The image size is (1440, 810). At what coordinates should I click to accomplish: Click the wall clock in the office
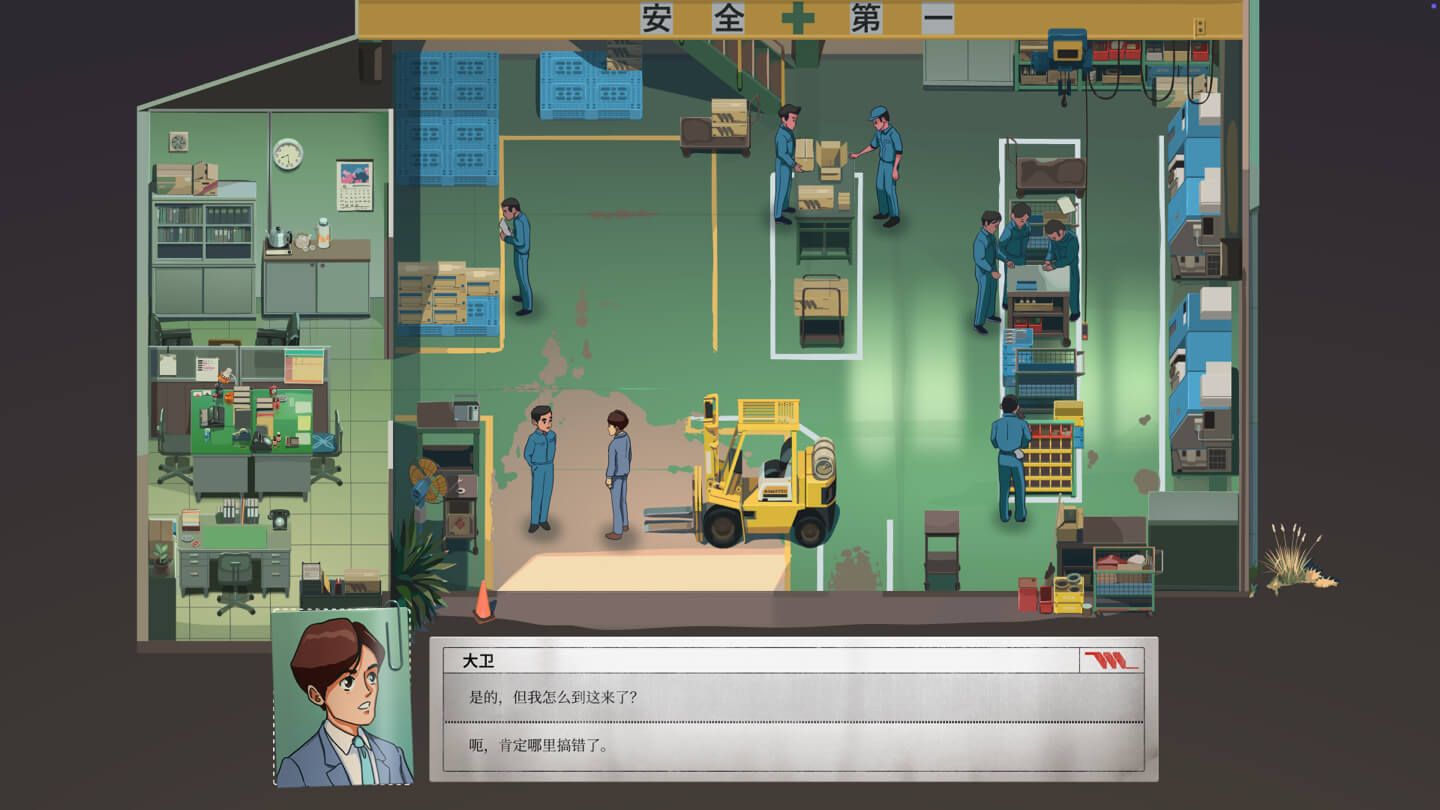(x=287, y=155)
